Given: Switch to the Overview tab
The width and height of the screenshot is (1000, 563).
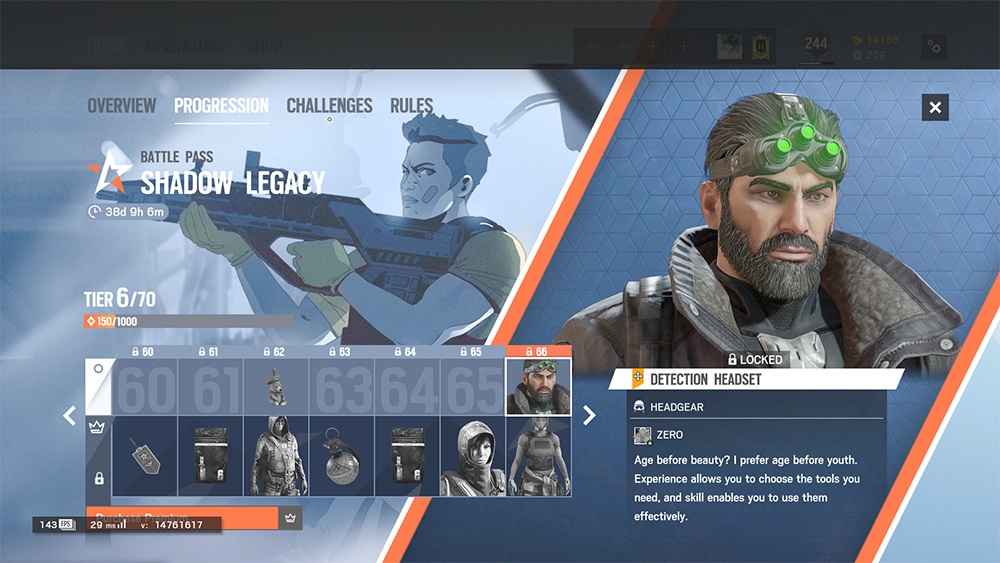Looking at the screenshot, I should (x=121, y=106).
